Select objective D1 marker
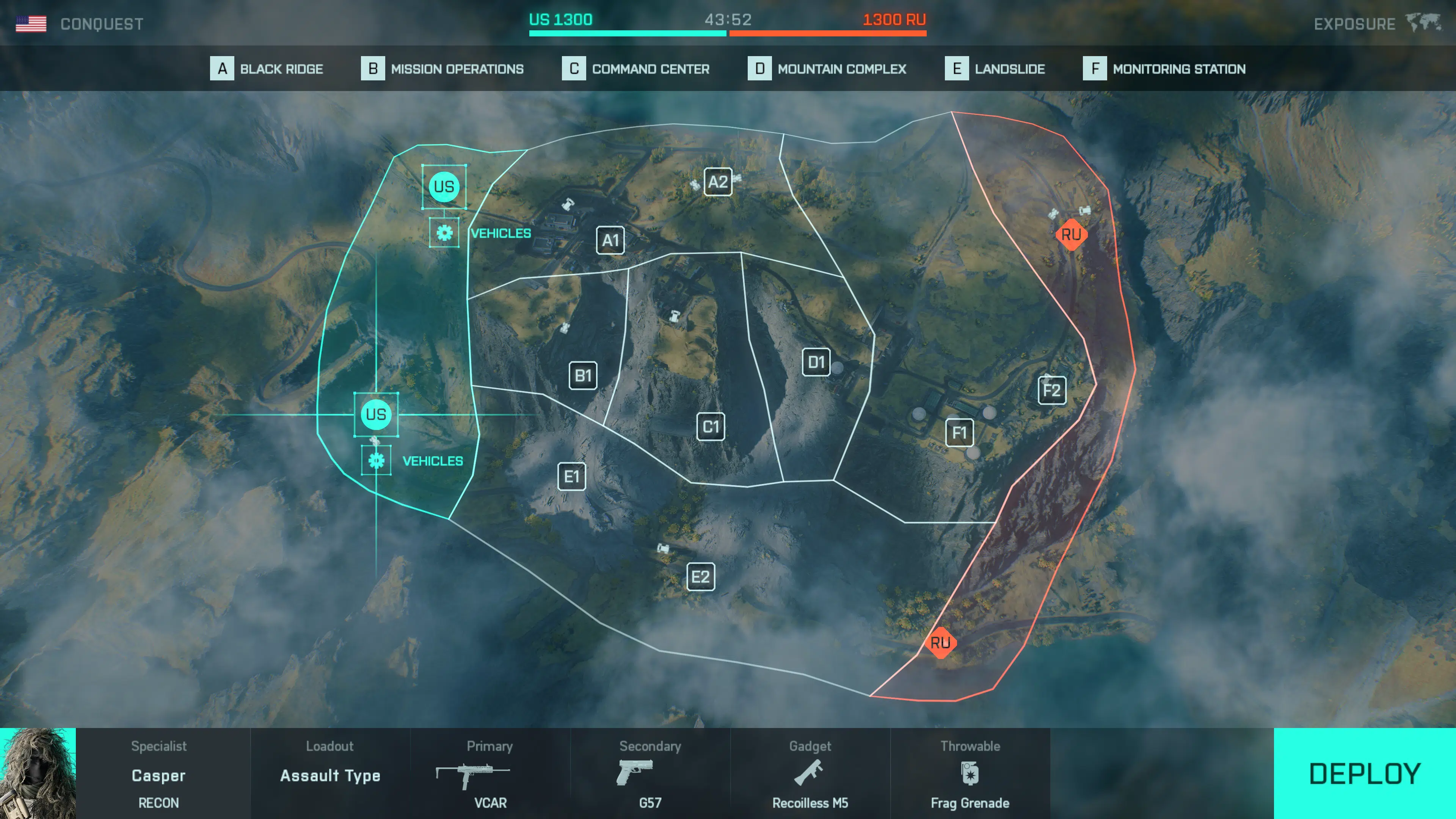Image resolution: width=1456 pixels, height=819 pixels. 816,362
